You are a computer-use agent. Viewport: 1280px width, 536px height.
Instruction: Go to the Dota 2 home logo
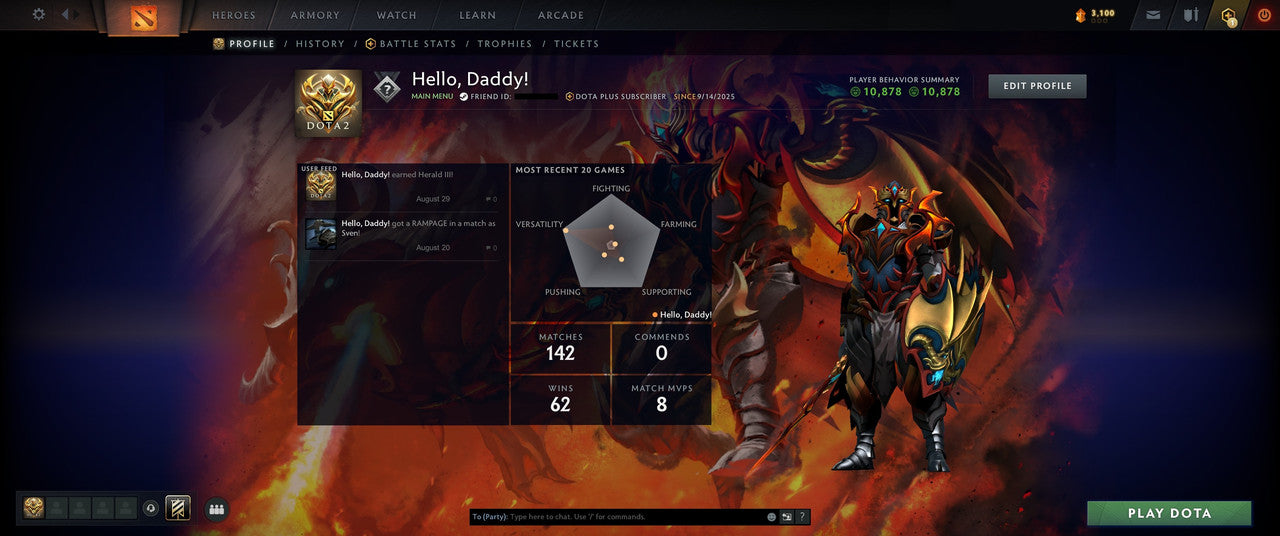point(144,17)
